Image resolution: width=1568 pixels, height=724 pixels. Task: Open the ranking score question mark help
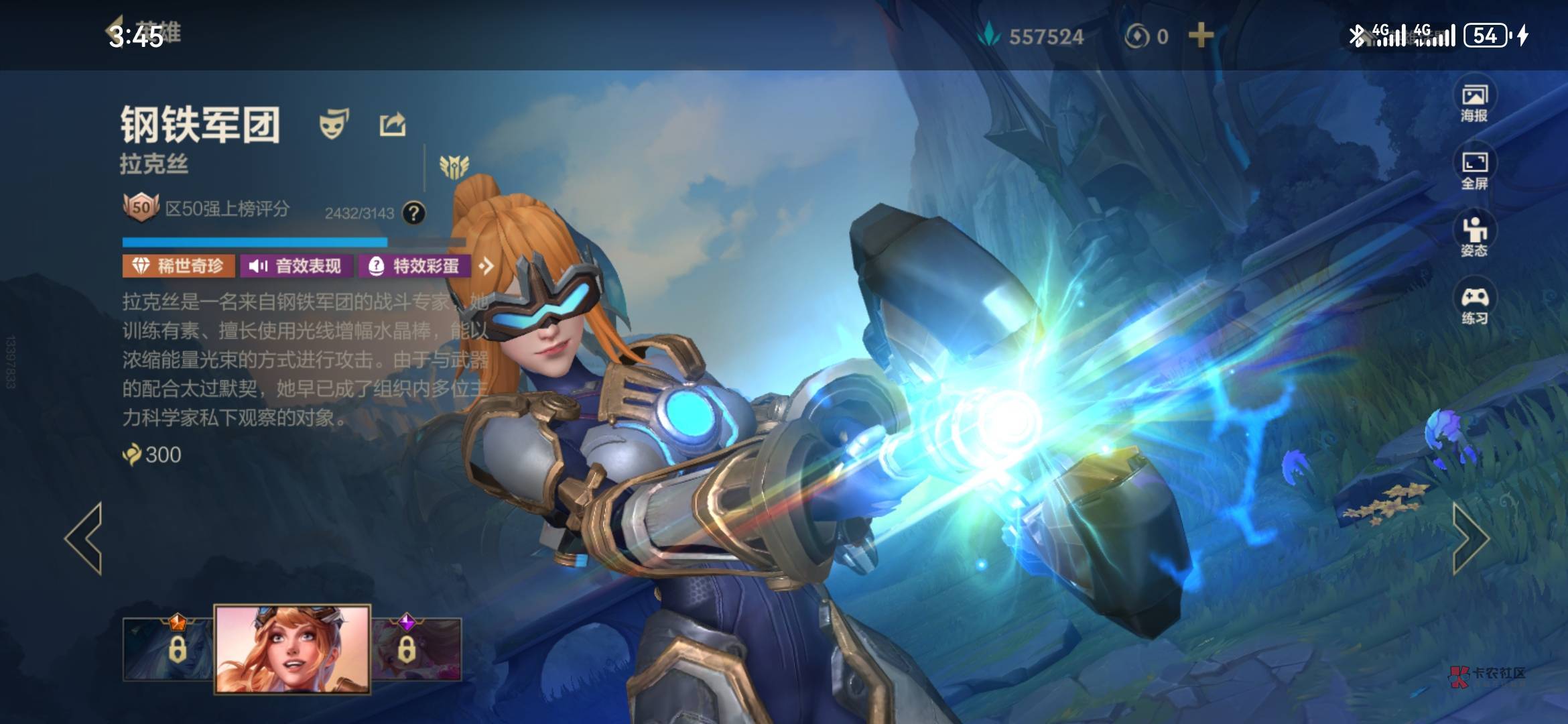tap(413, 213)
